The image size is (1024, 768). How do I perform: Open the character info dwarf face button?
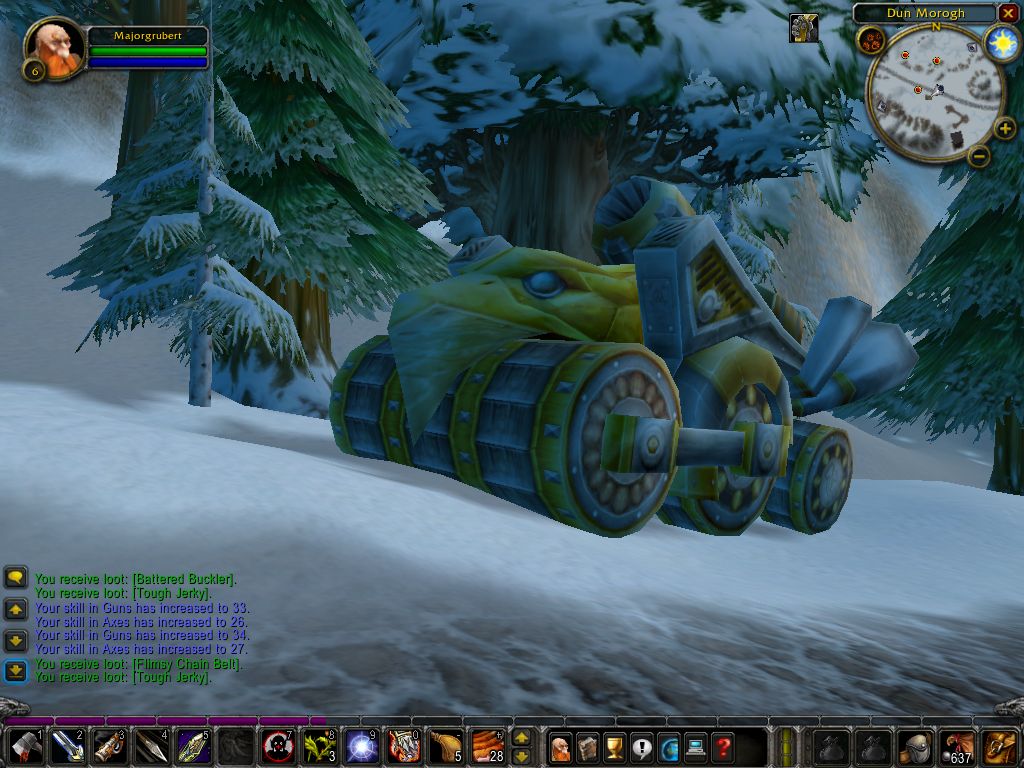561,746
